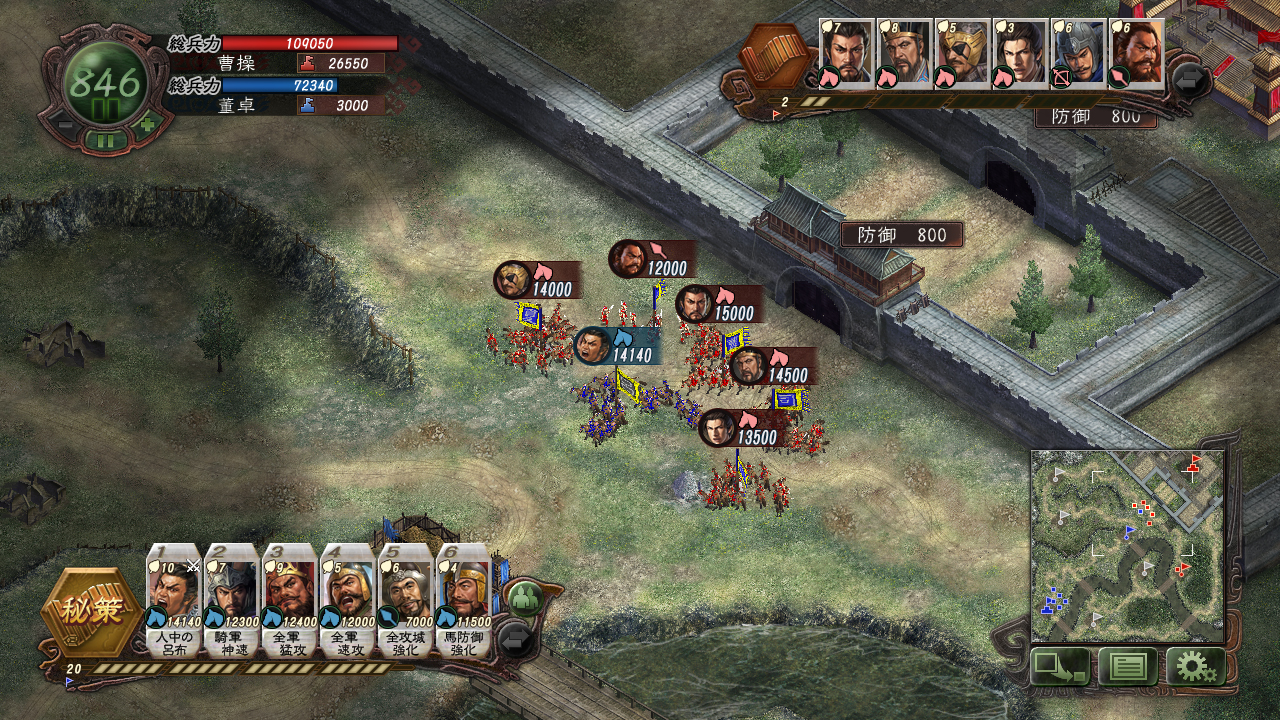This screenshot has height=720, width=1280.
Task: Click the green all-units select button
Action: point(523,598)
